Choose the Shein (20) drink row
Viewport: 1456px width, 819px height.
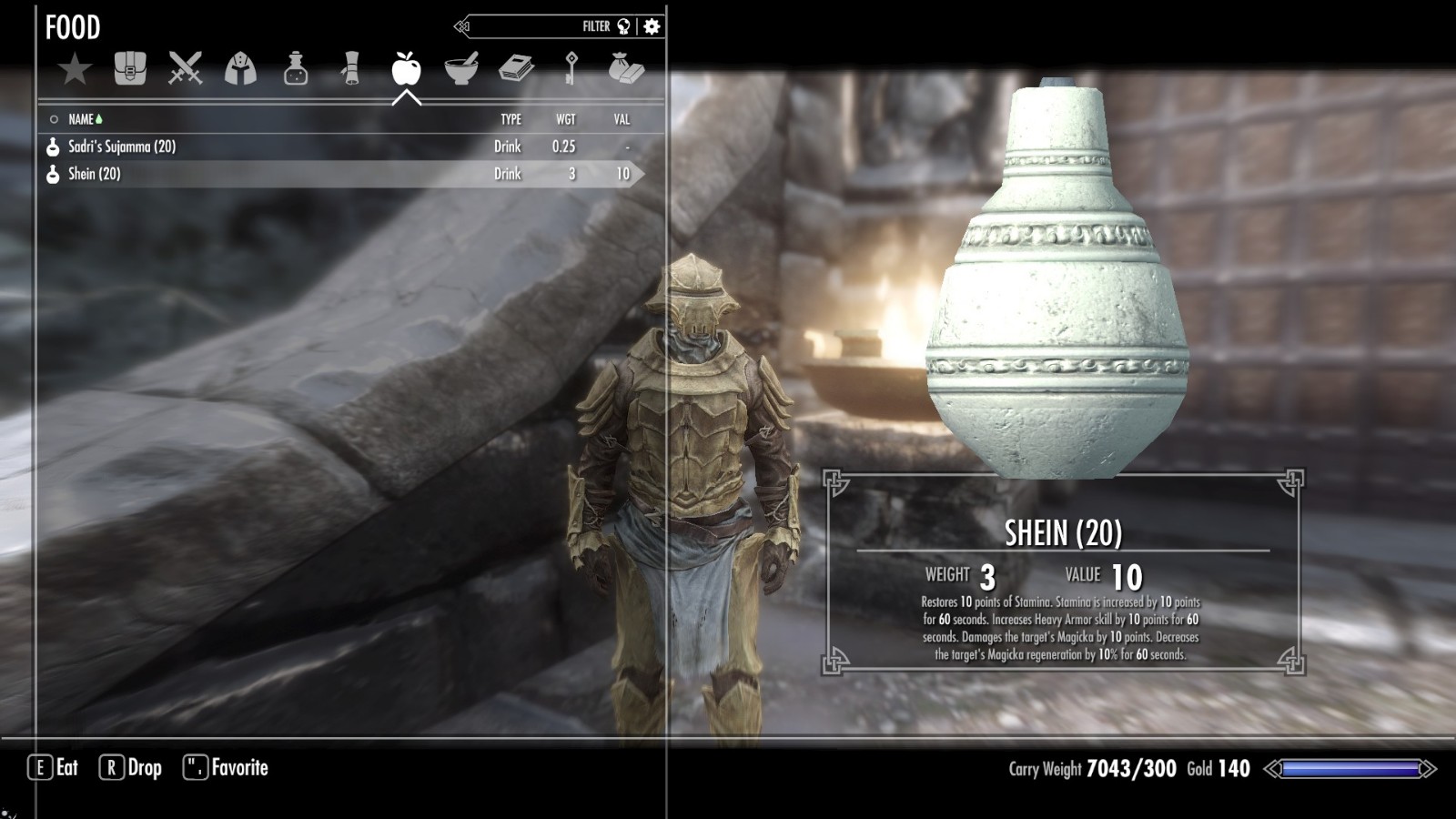pos(95,174)
